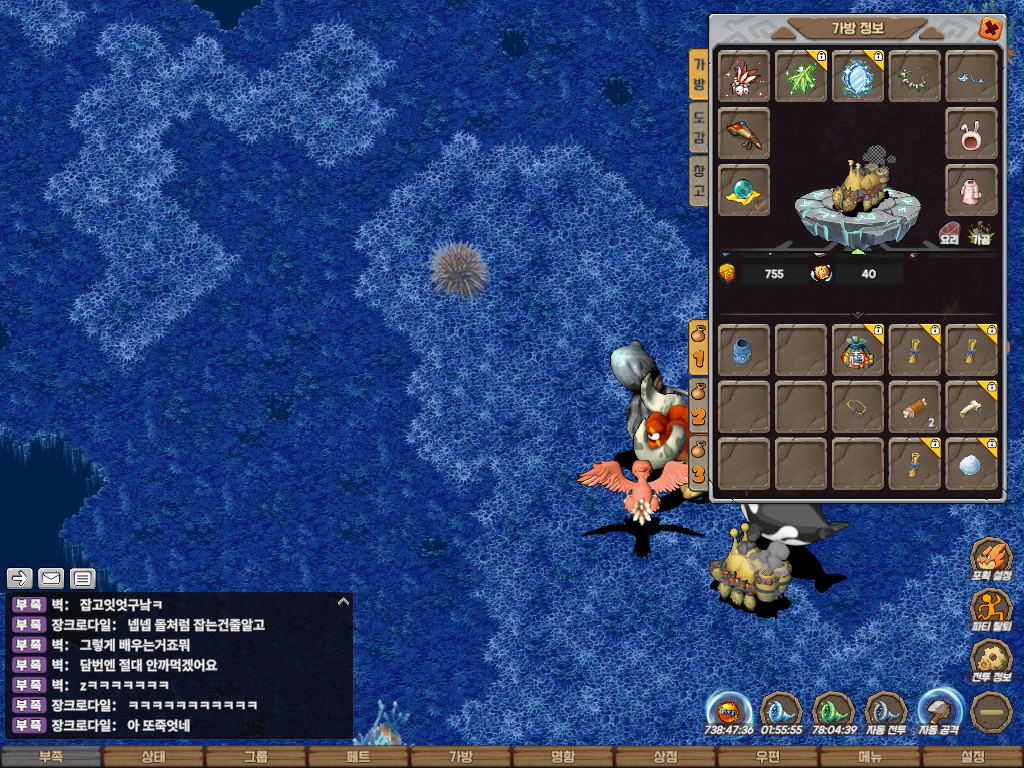Image resolution: width=1024 pixels, height=768 pixels.
Task: Select the lucky pouch inventory item
Action: click(x=858, y=350)
